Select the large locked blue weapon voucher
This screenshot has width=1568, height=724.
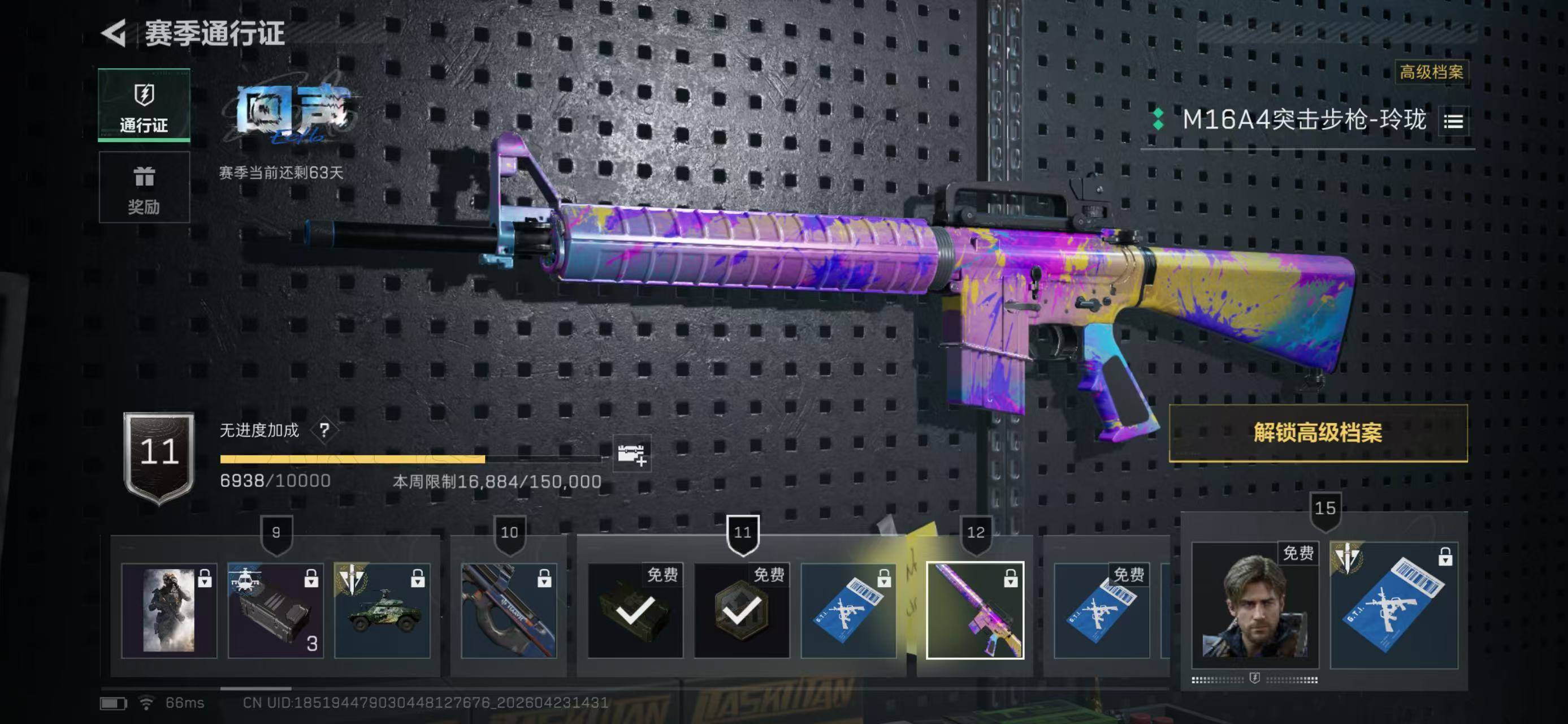[1394, 605]
